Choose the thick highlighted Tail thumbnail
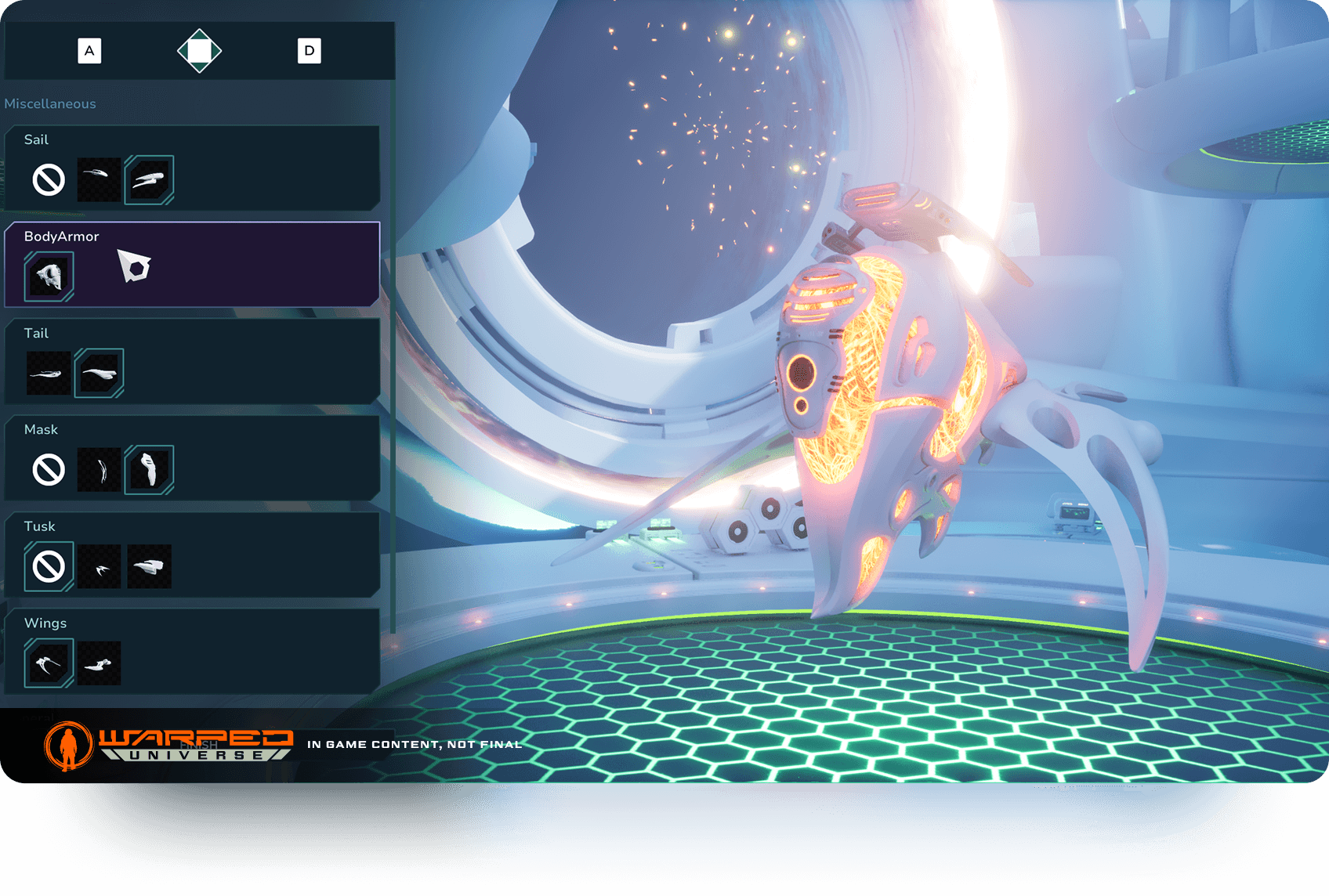 pos(100,374)
